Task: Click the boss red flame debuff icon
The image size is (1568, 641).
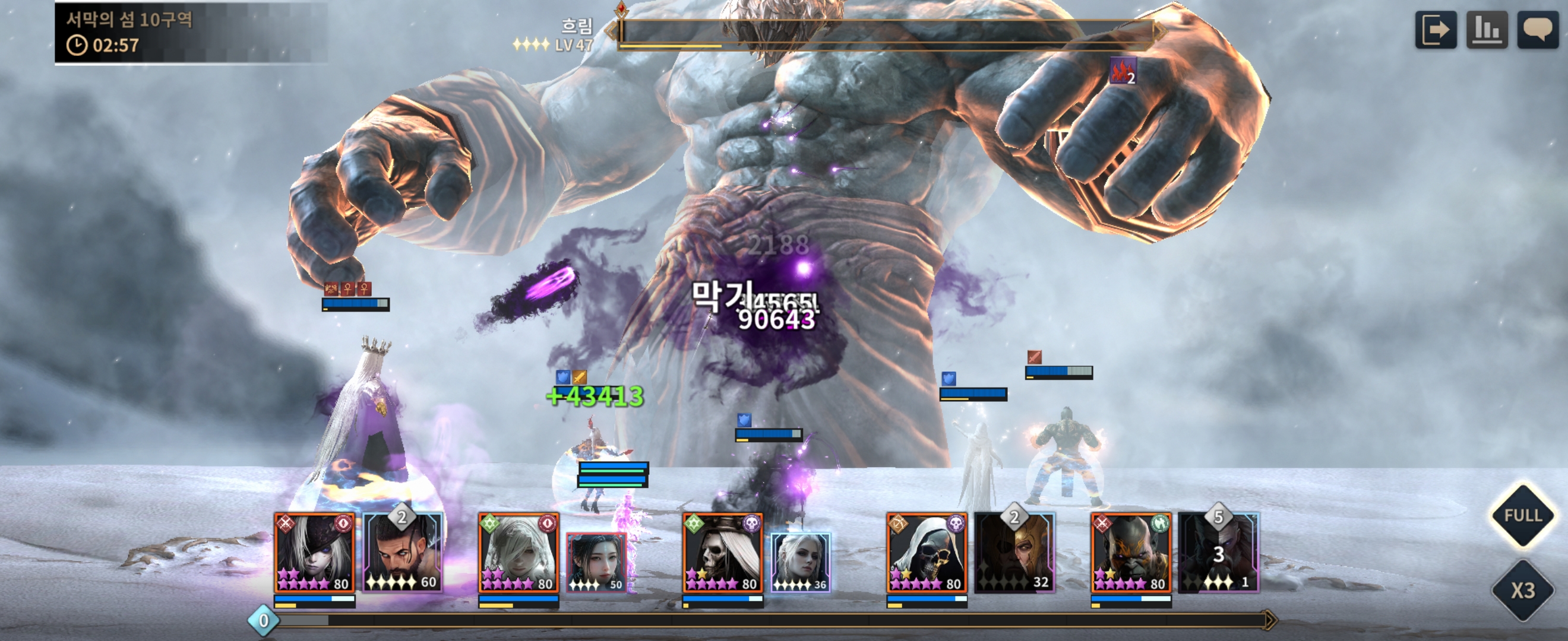Action: [x=1123, y=71]
